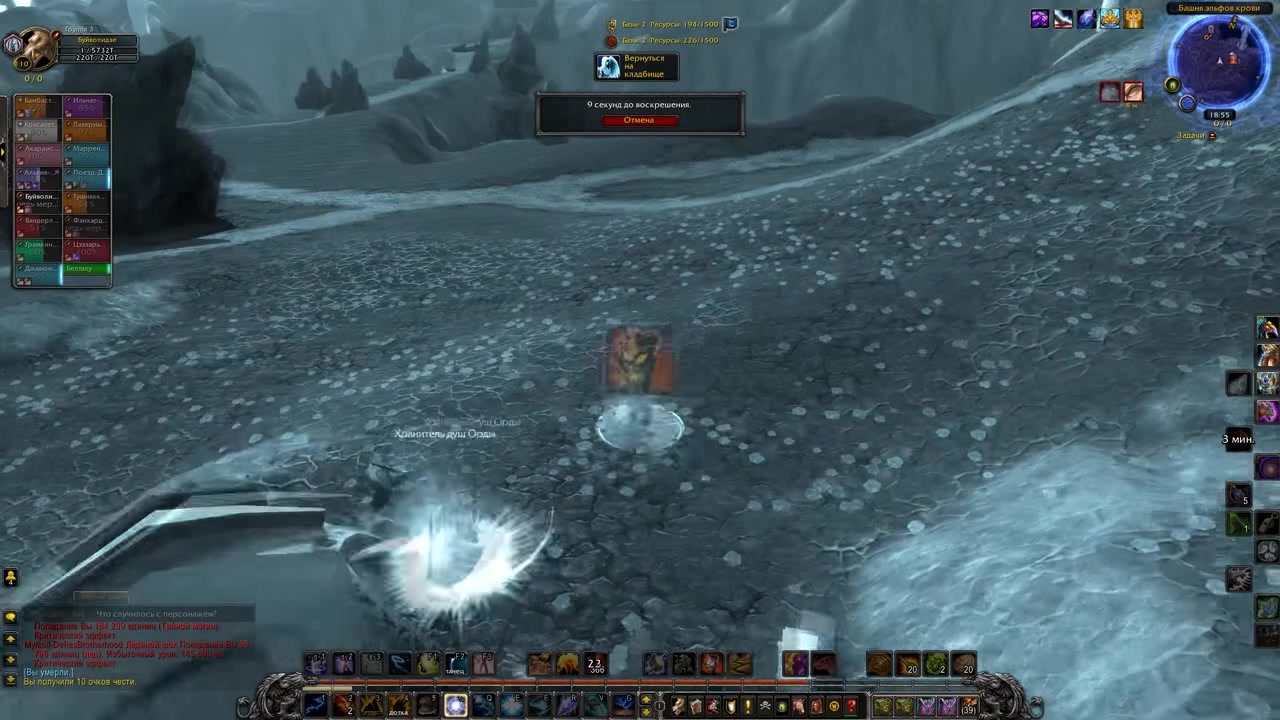Open the yellow exclamation quest log button
The image size is (1280, 720).
[747, 706]
